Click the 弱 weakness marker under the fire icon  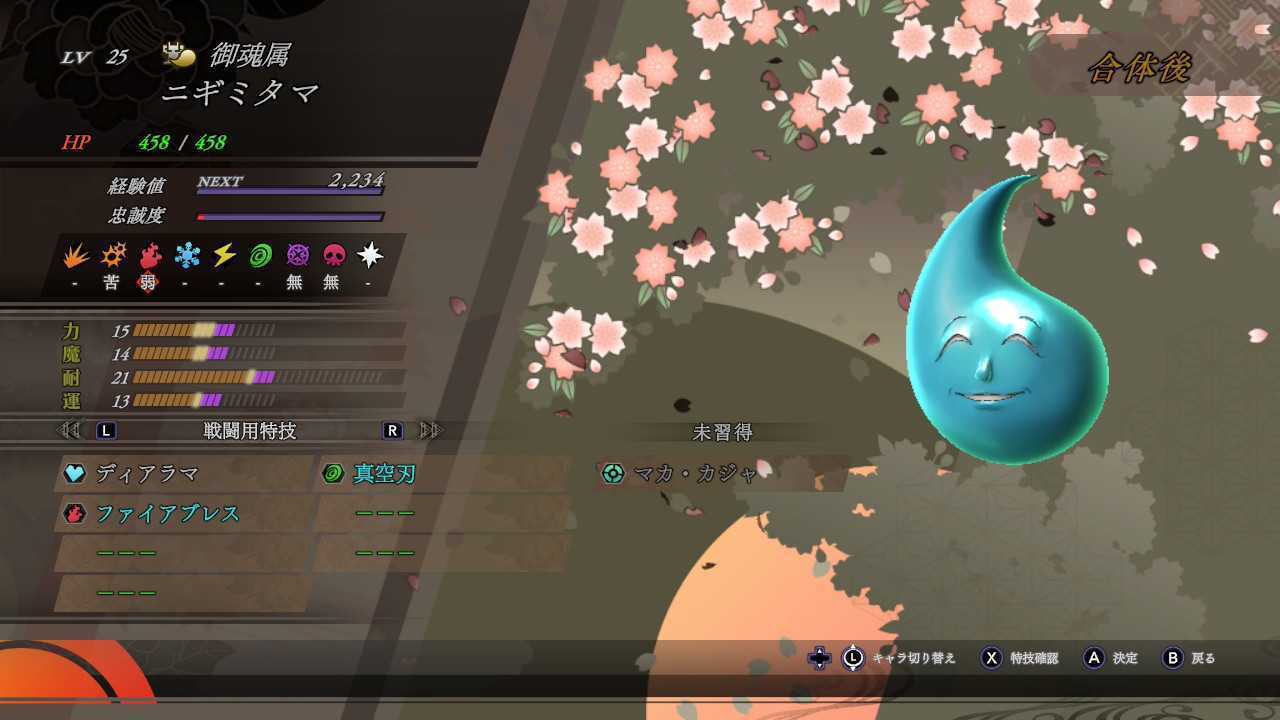150,282
